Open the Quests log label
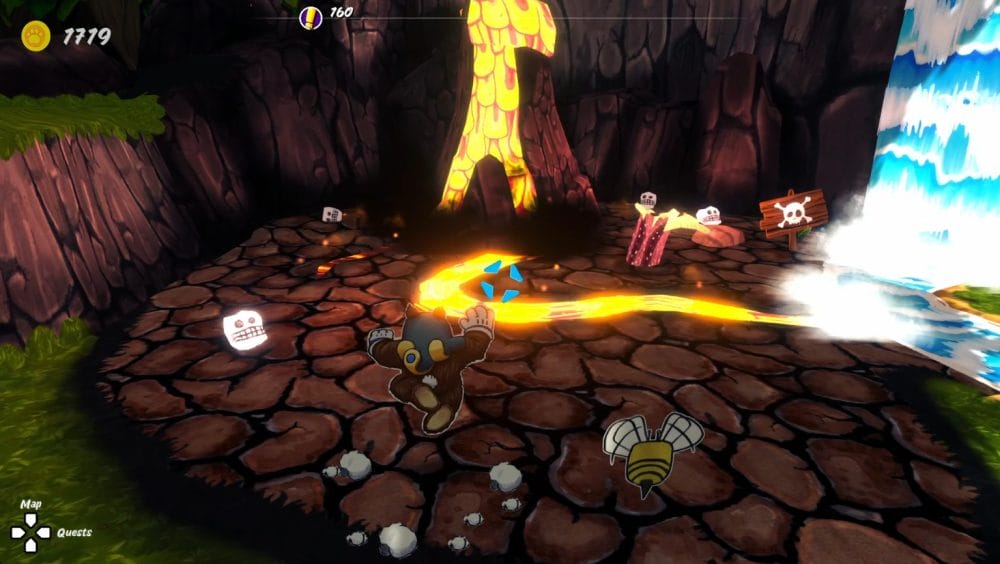This screenshot has width=1000, height=564. coord(74,532)
